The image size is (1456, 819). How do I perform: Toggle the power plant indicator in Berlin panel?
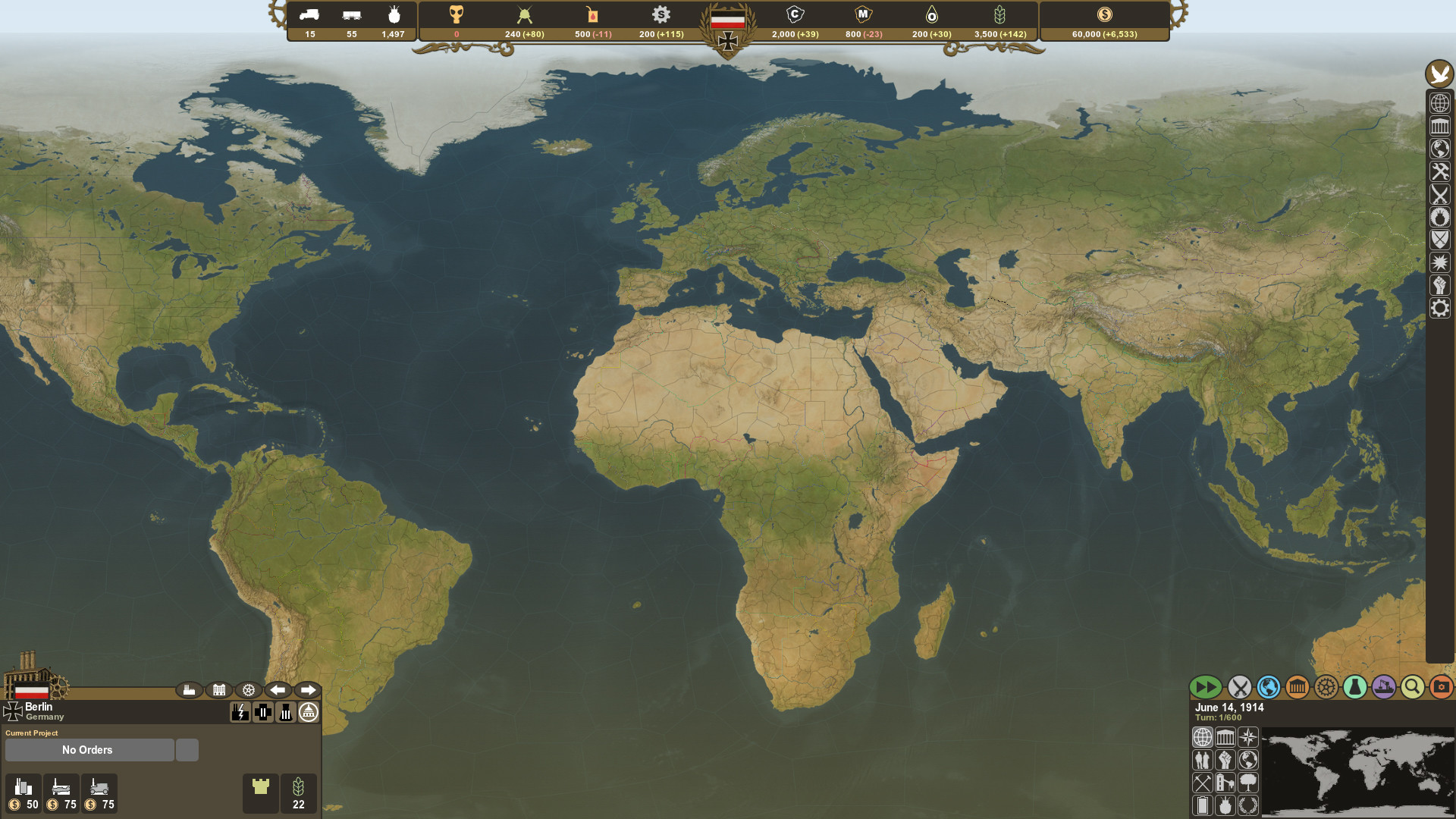tap(240, 713)
